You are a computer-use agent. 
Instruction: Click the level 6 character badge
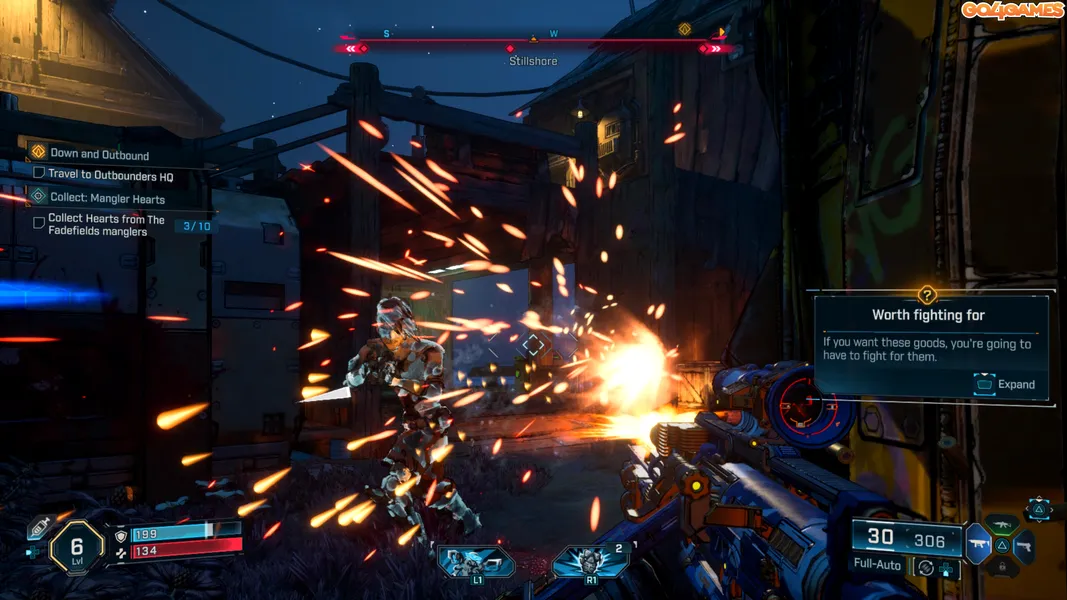pos(76,546)
